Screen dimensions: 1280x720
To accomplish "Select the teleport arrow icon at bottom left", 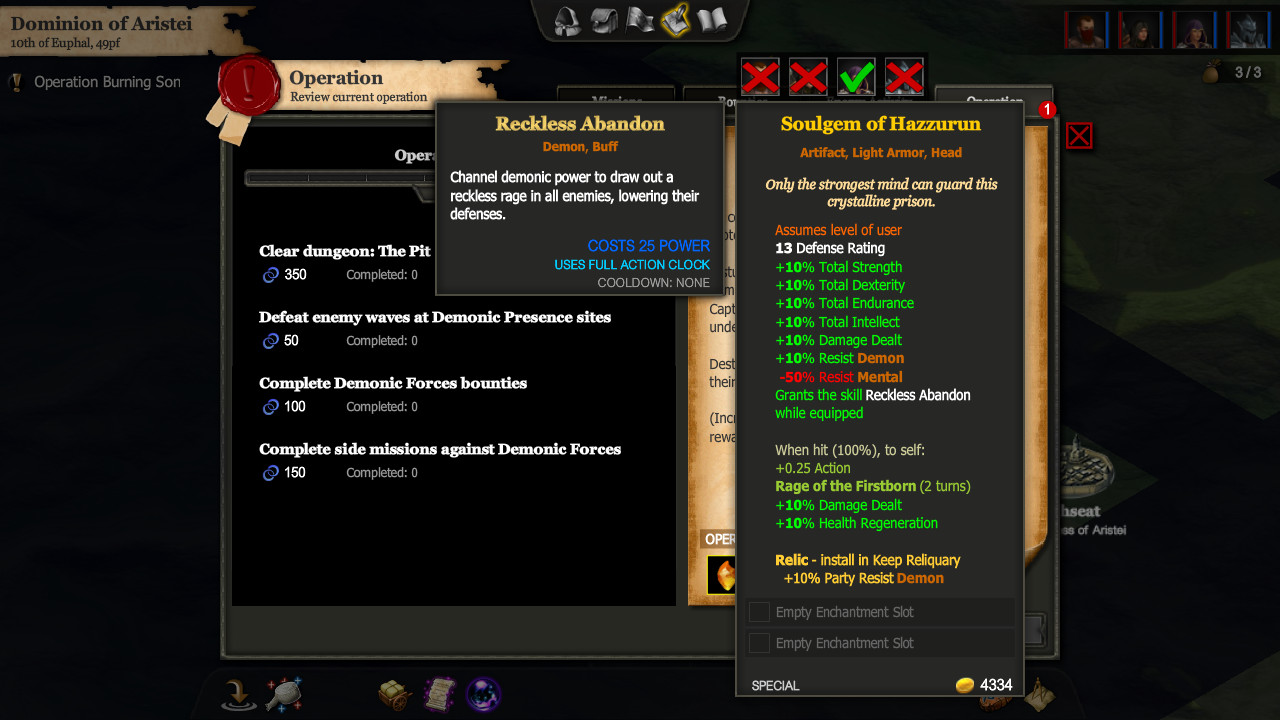I will [x=238, y=692].
